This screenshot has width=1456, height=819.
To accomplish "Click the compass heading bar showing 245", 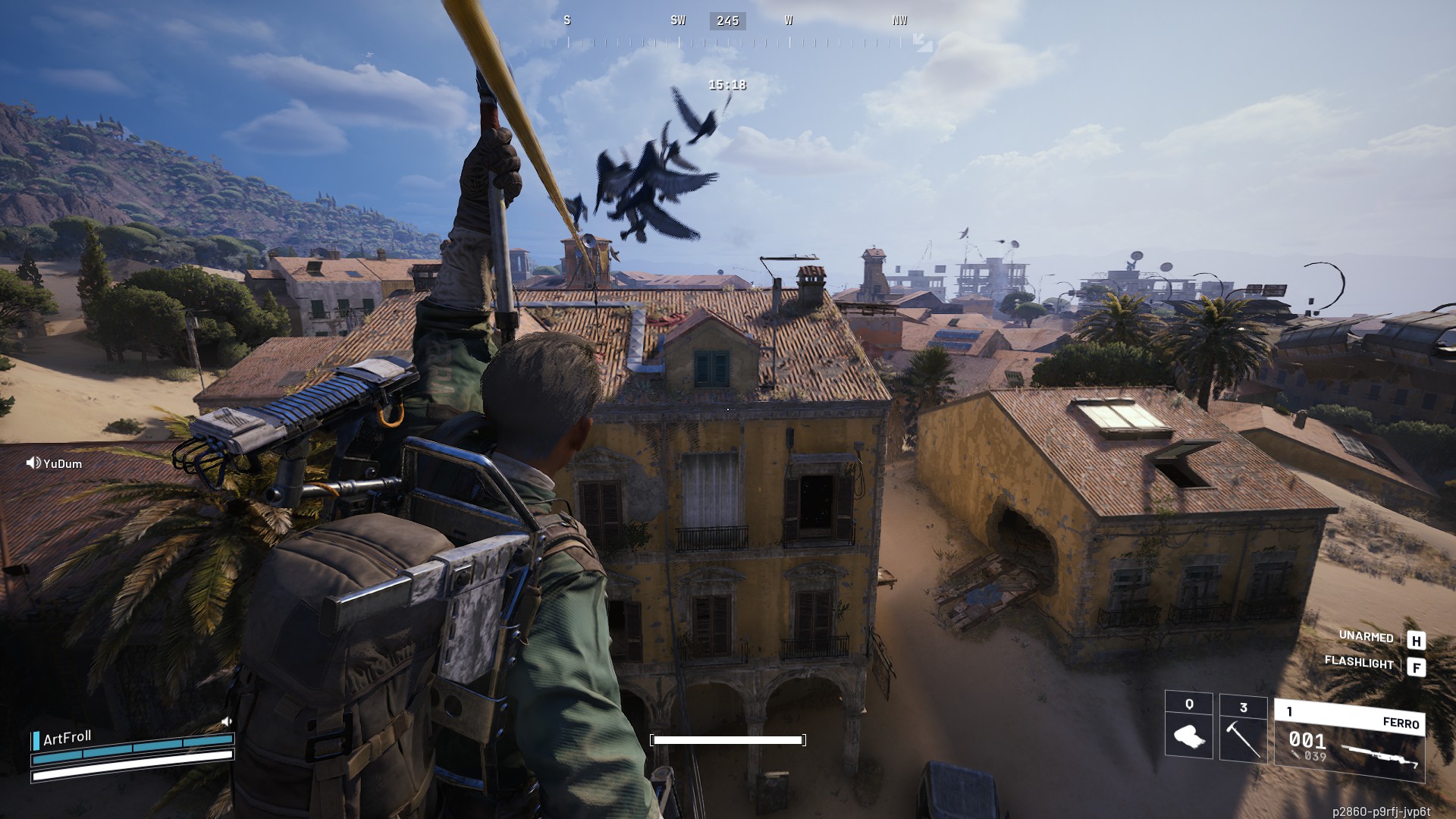I will pyautogui.click(x=727, y=21).
